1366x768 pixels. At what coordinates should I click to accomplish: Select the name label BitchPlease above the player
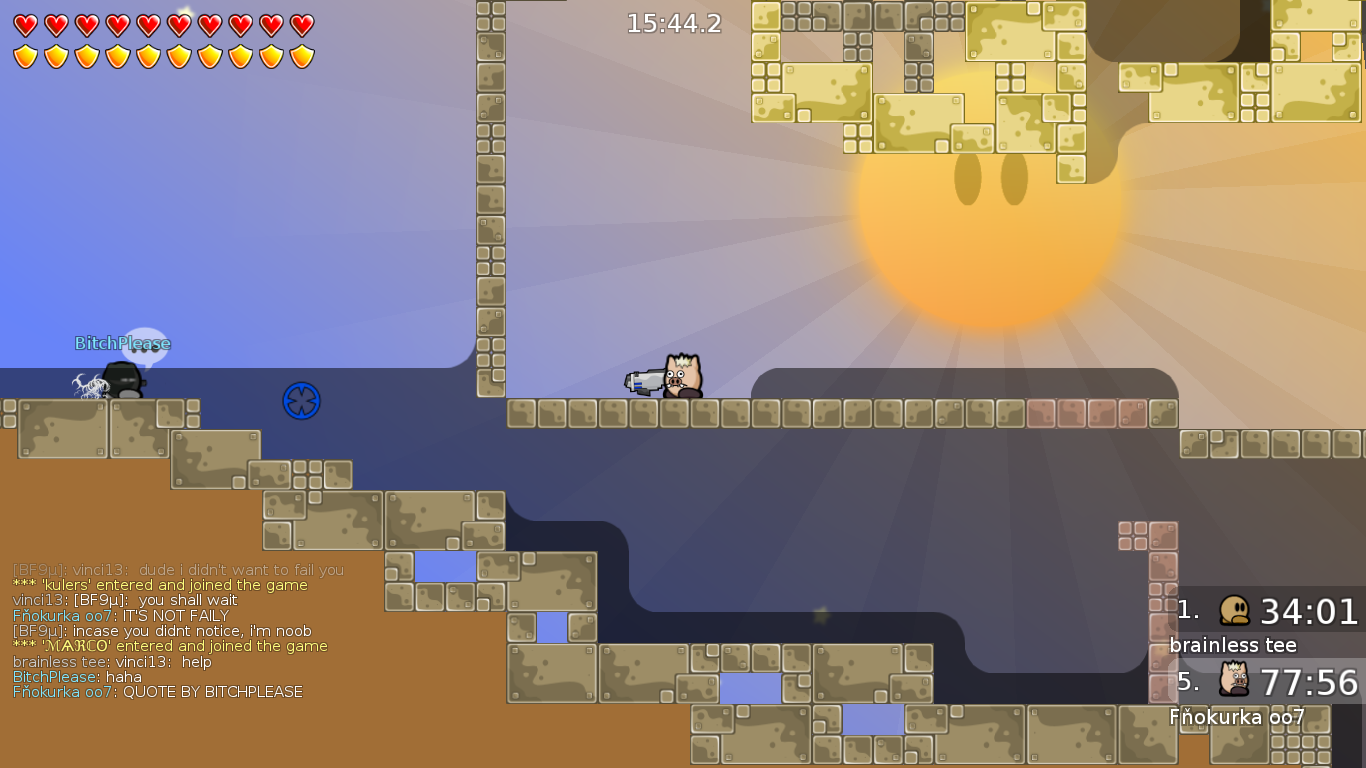point(122,343)
